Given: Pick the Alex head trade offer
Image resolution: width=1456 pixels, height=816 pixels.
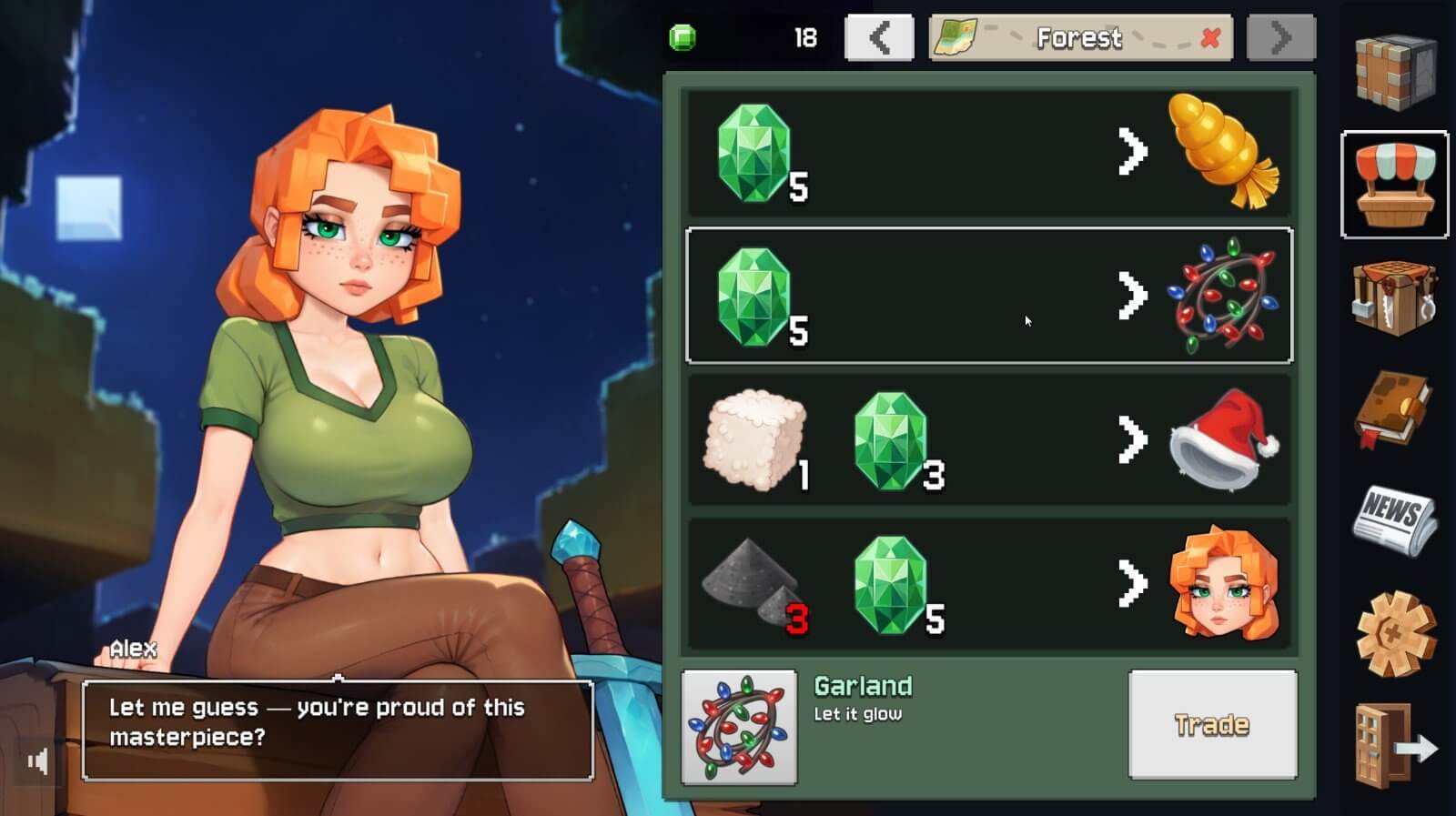Looking at the screenshot, I should pos(989,584).
